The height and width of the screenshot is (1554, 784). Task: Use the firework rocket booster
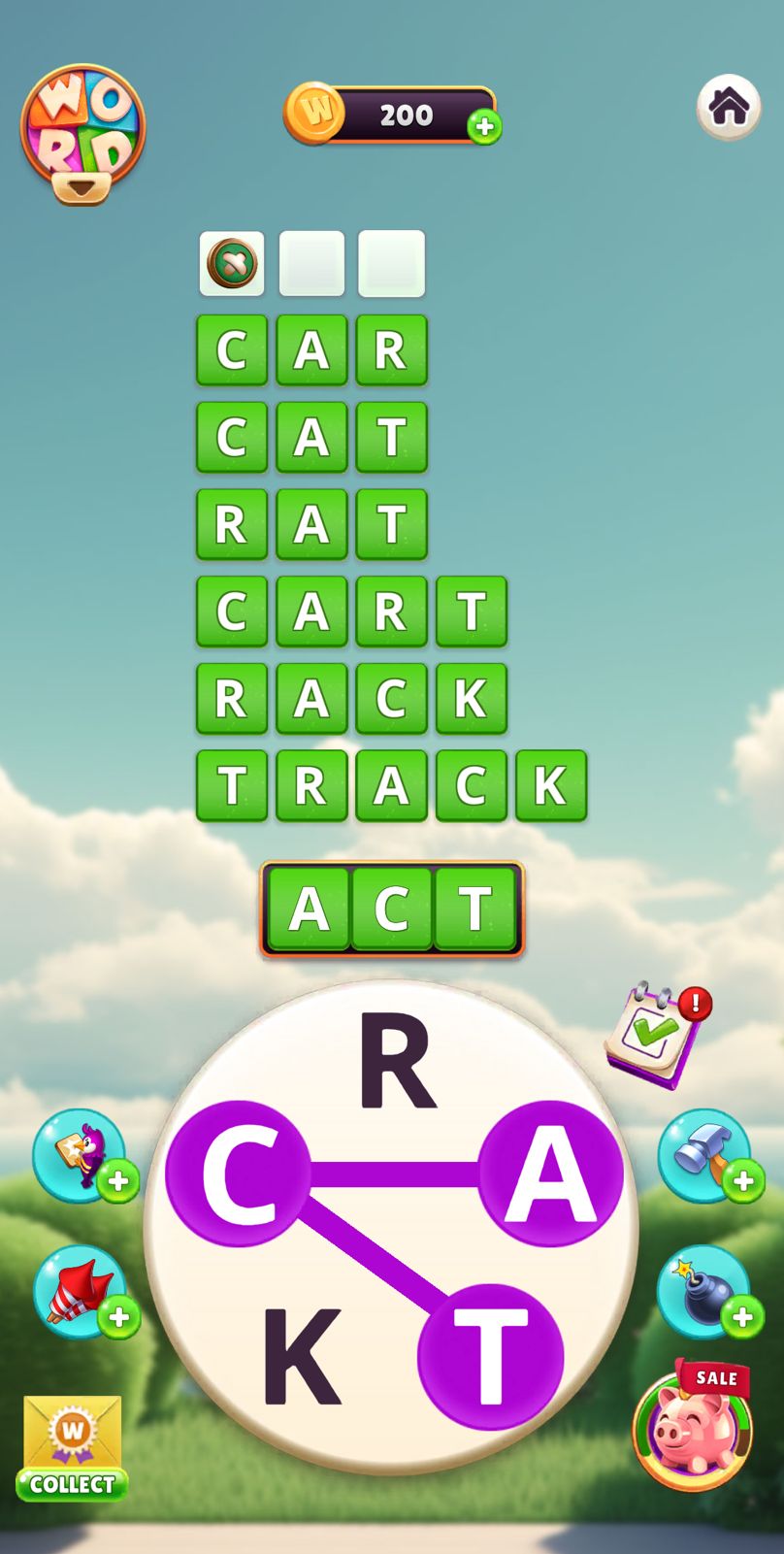80,1292
